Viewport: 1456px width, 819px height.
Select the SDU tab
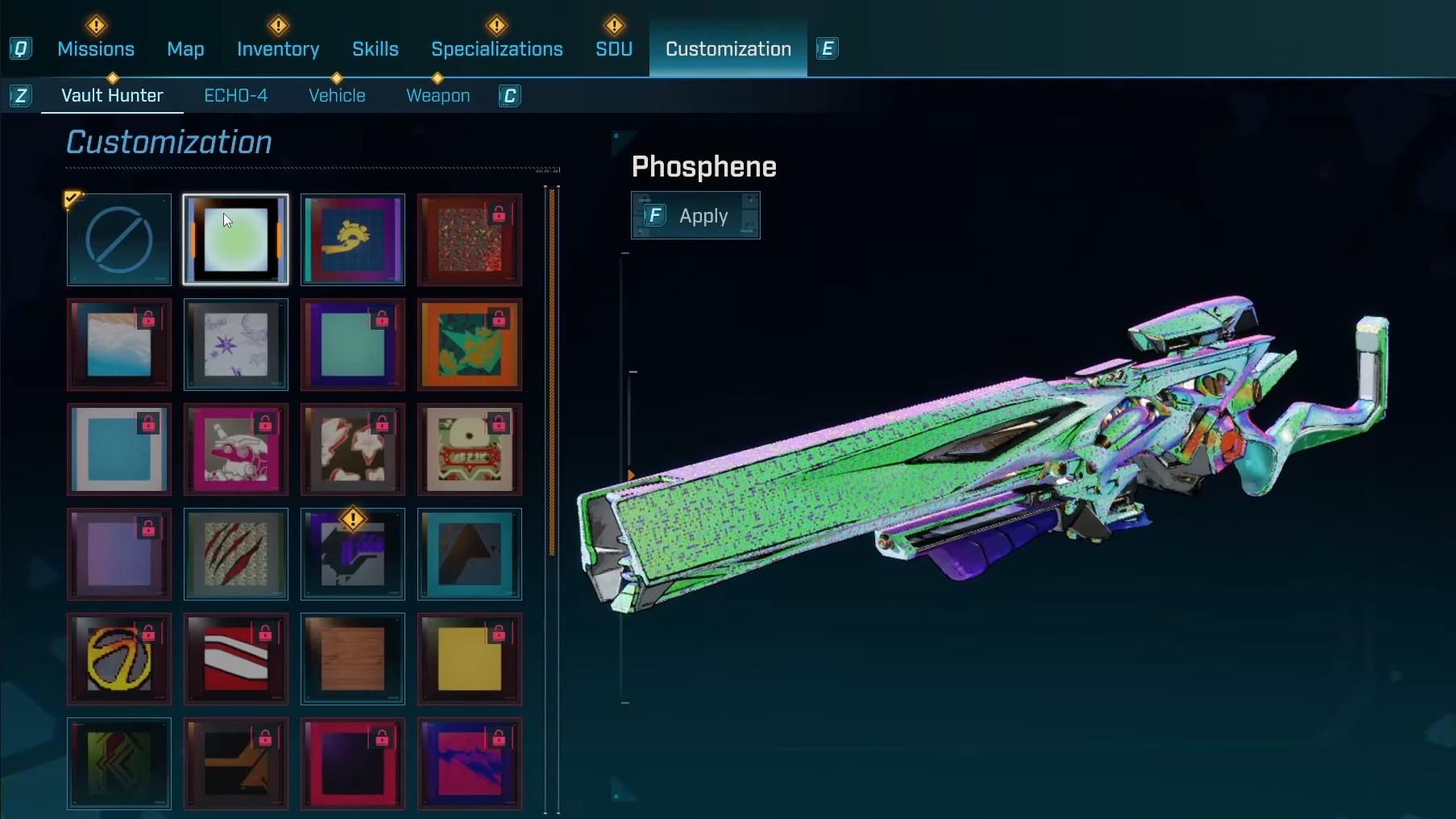point(614,49)
